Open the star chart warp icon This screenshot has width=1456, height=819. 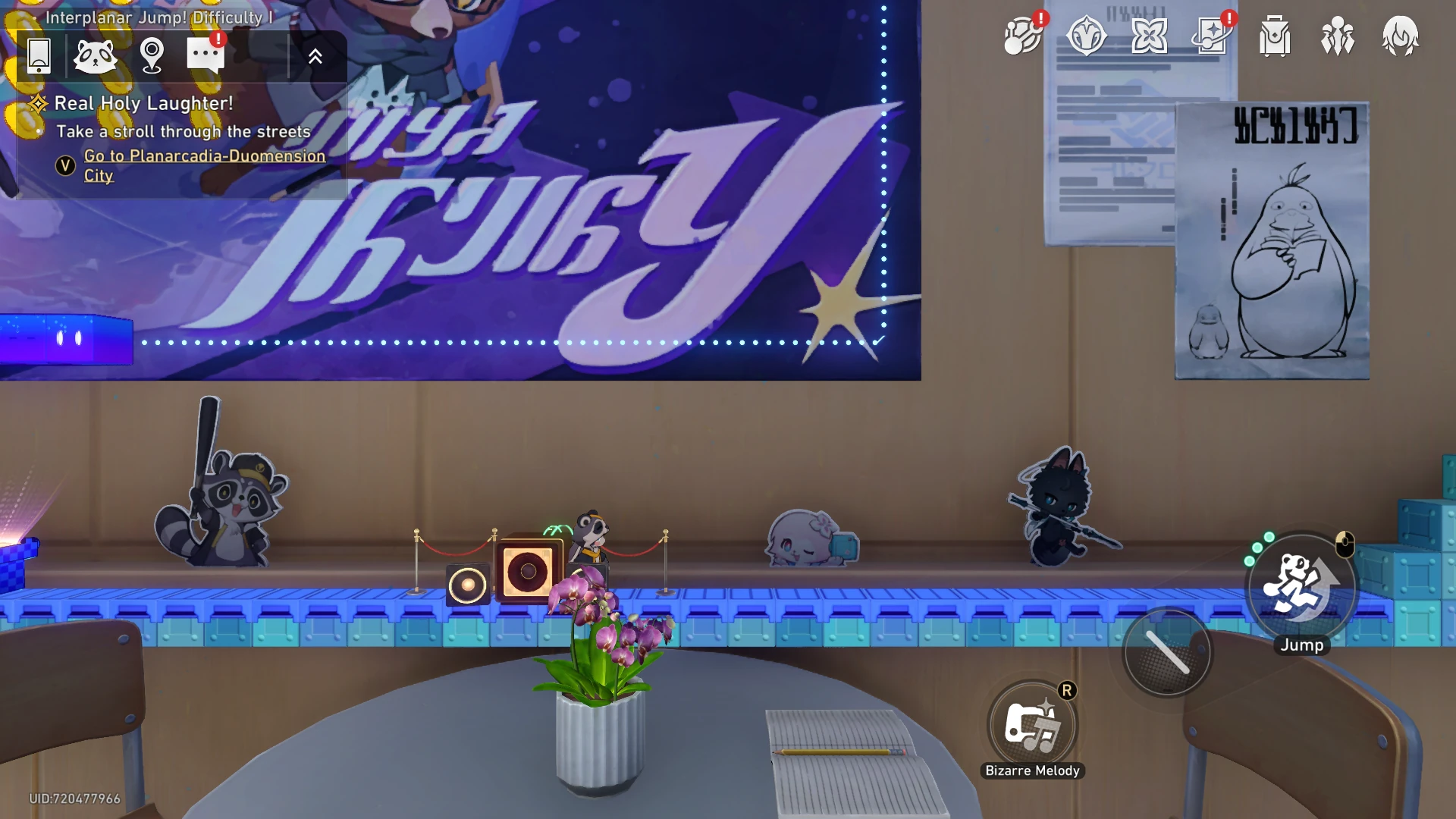1212,36
